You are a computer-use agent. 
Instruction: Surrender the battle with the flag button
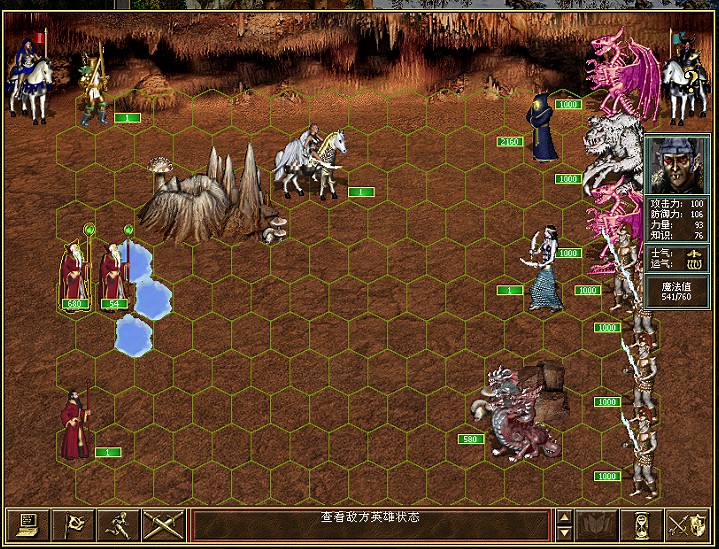click(72, 524)
